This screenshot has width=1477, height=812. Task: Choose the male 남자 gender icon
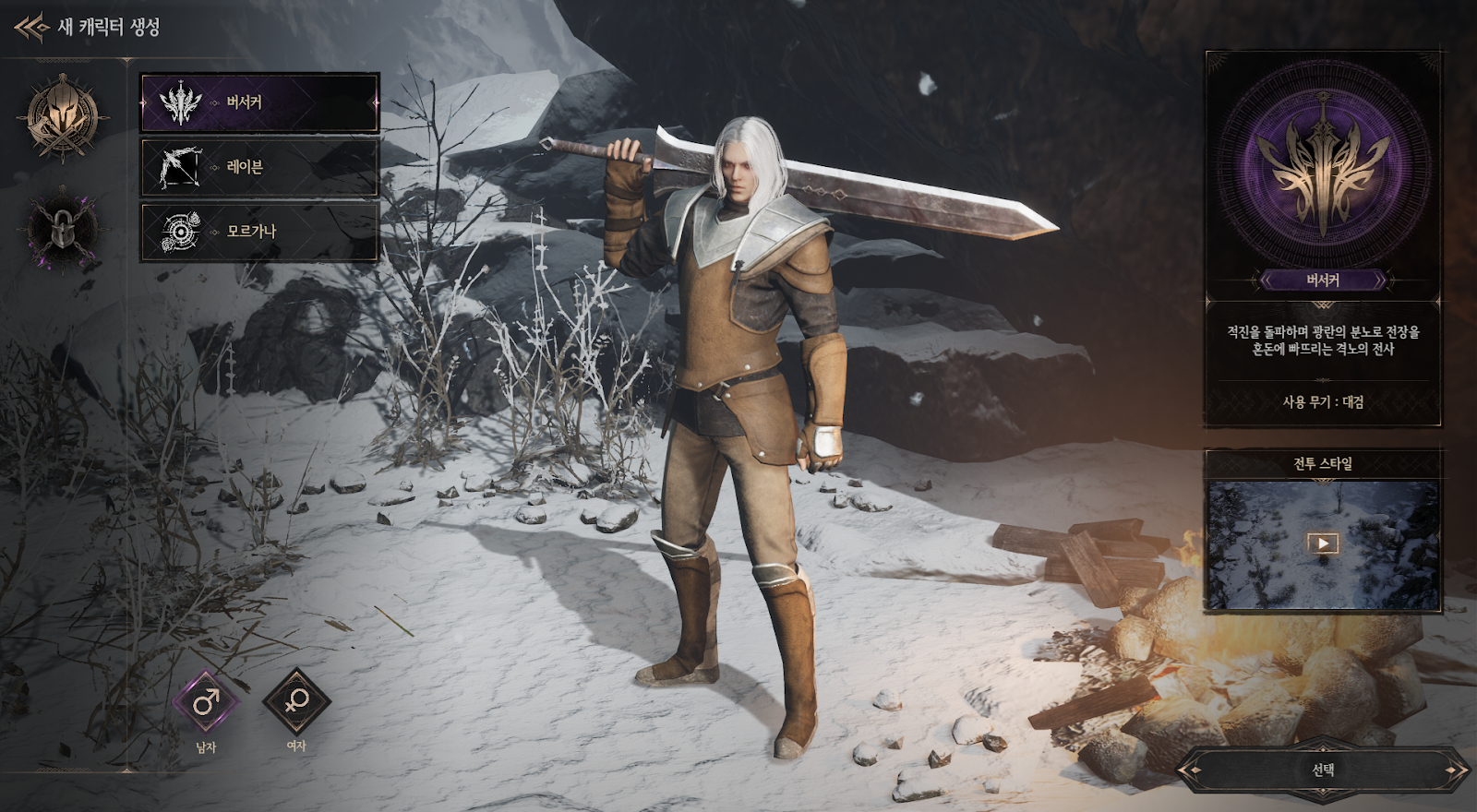(x=206, y=702)
